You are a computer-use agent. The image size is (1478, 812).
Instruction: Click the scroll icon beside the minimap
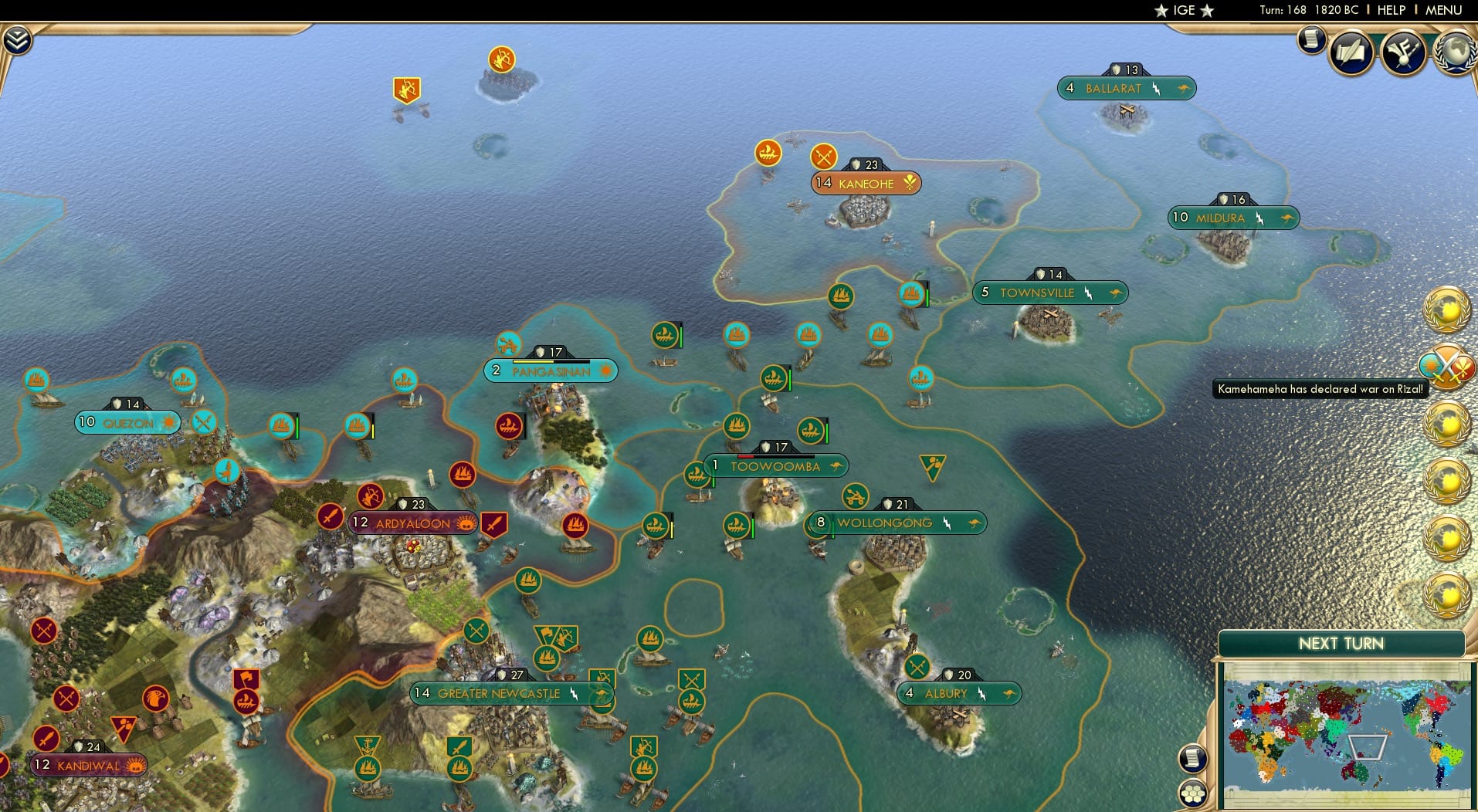(x=1193, y=758)
